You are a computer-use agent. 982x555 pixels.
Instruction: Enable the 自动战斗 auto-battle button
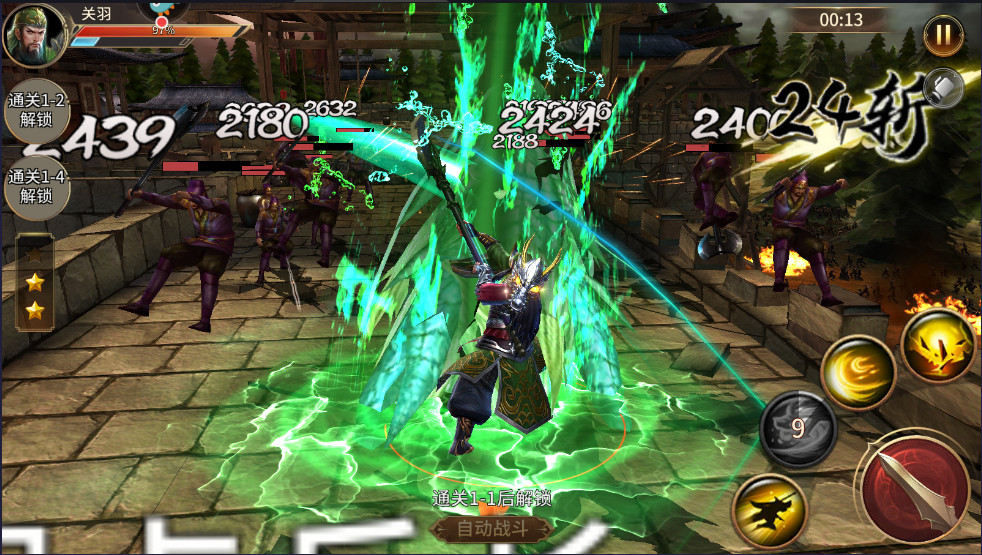[x=490, y=529]
